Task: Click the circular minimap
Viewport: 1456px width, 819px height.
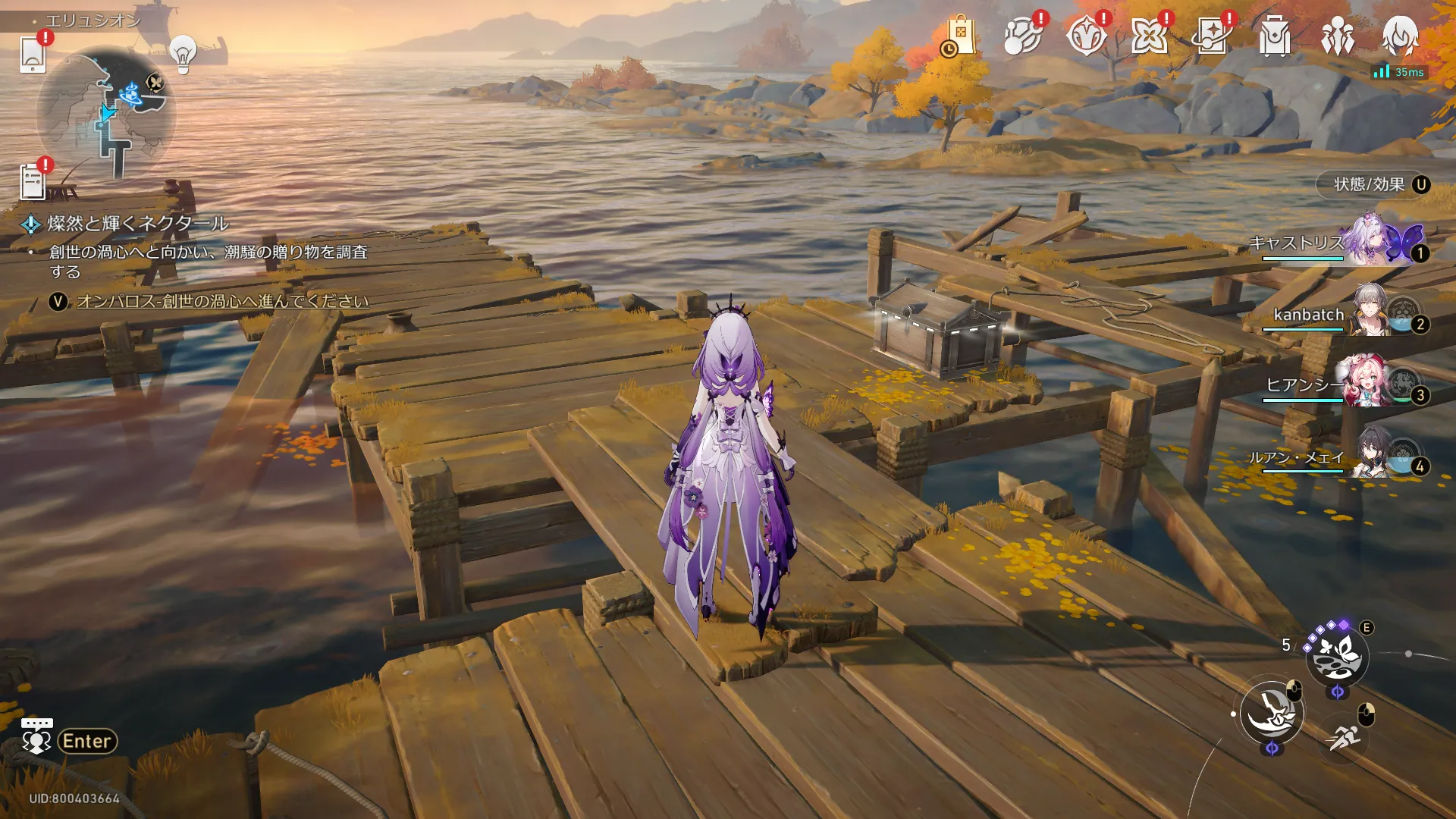Action: pos(106,114)
